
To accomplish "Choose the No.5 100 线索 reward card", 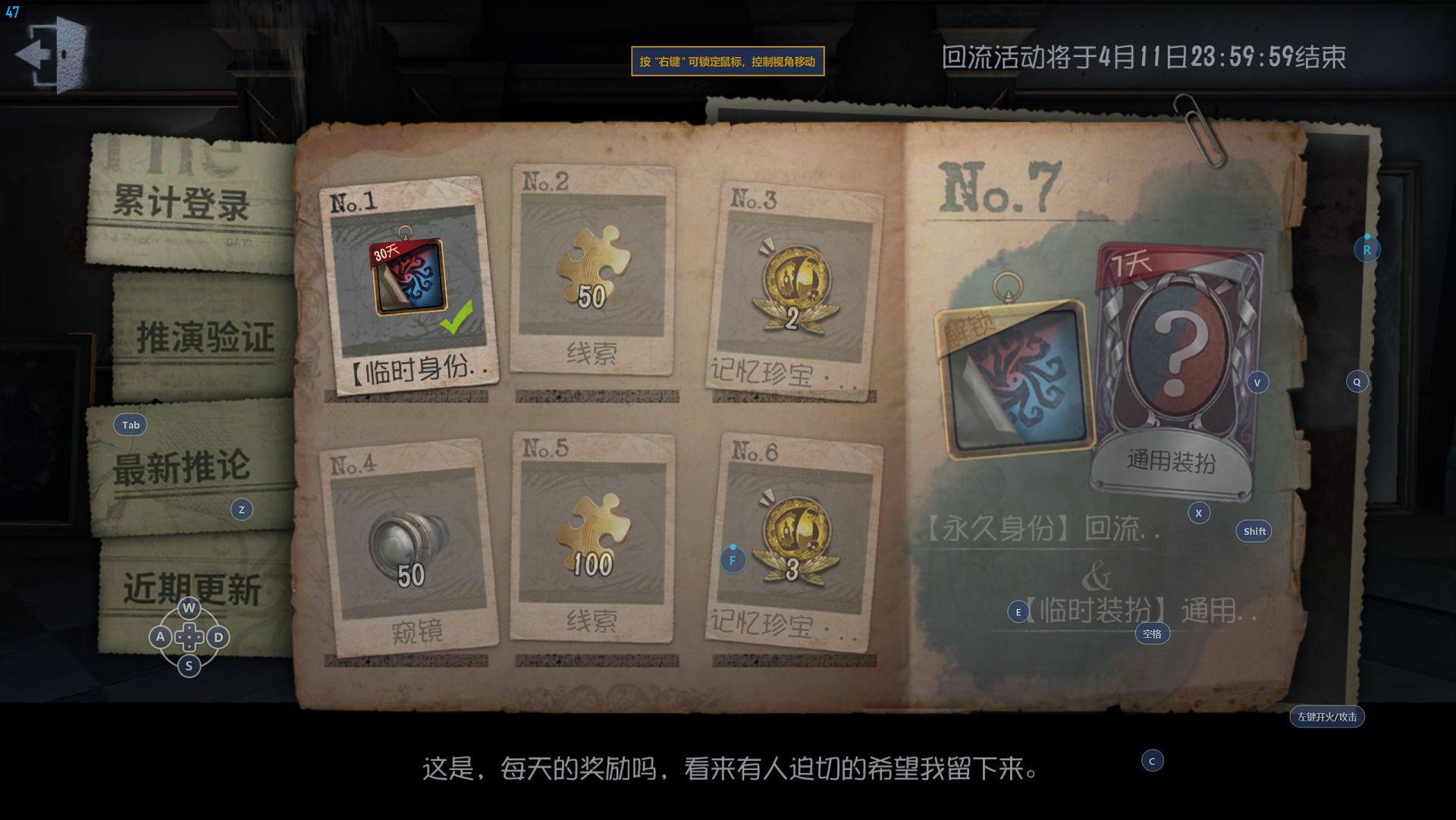I will point(592,537).
